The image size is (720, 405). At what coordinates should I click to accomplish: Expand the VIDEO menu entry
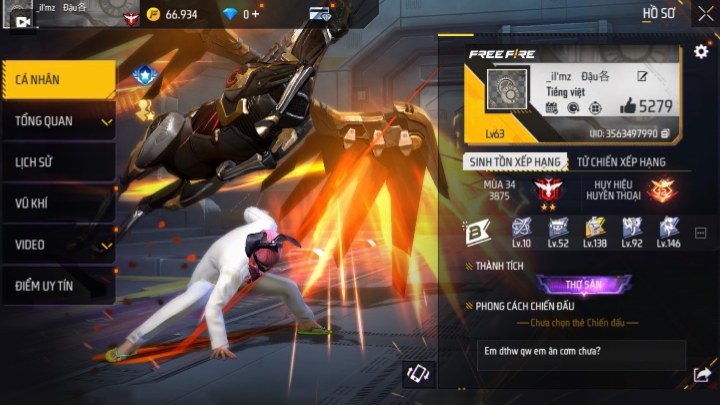pos(57,244)
